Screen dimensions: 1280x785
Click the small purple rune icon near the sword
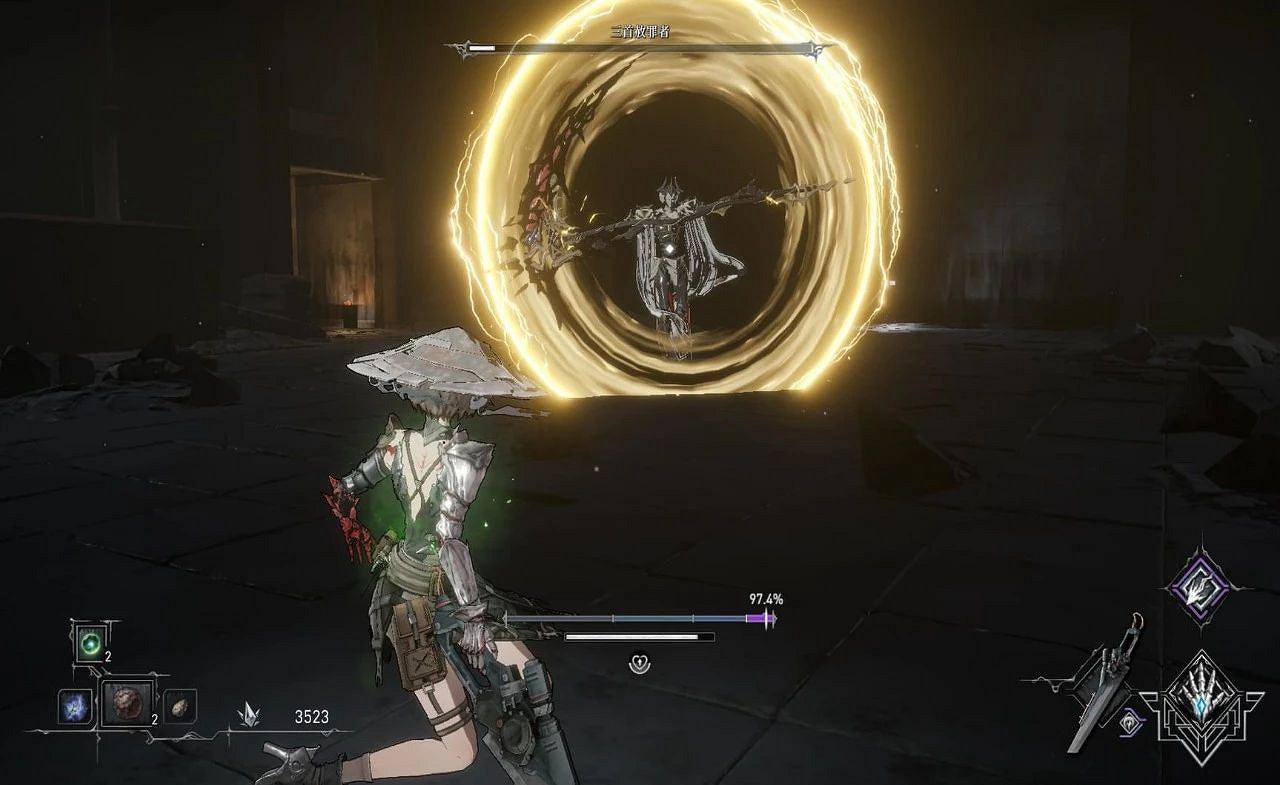click(x=1132, y=723)
